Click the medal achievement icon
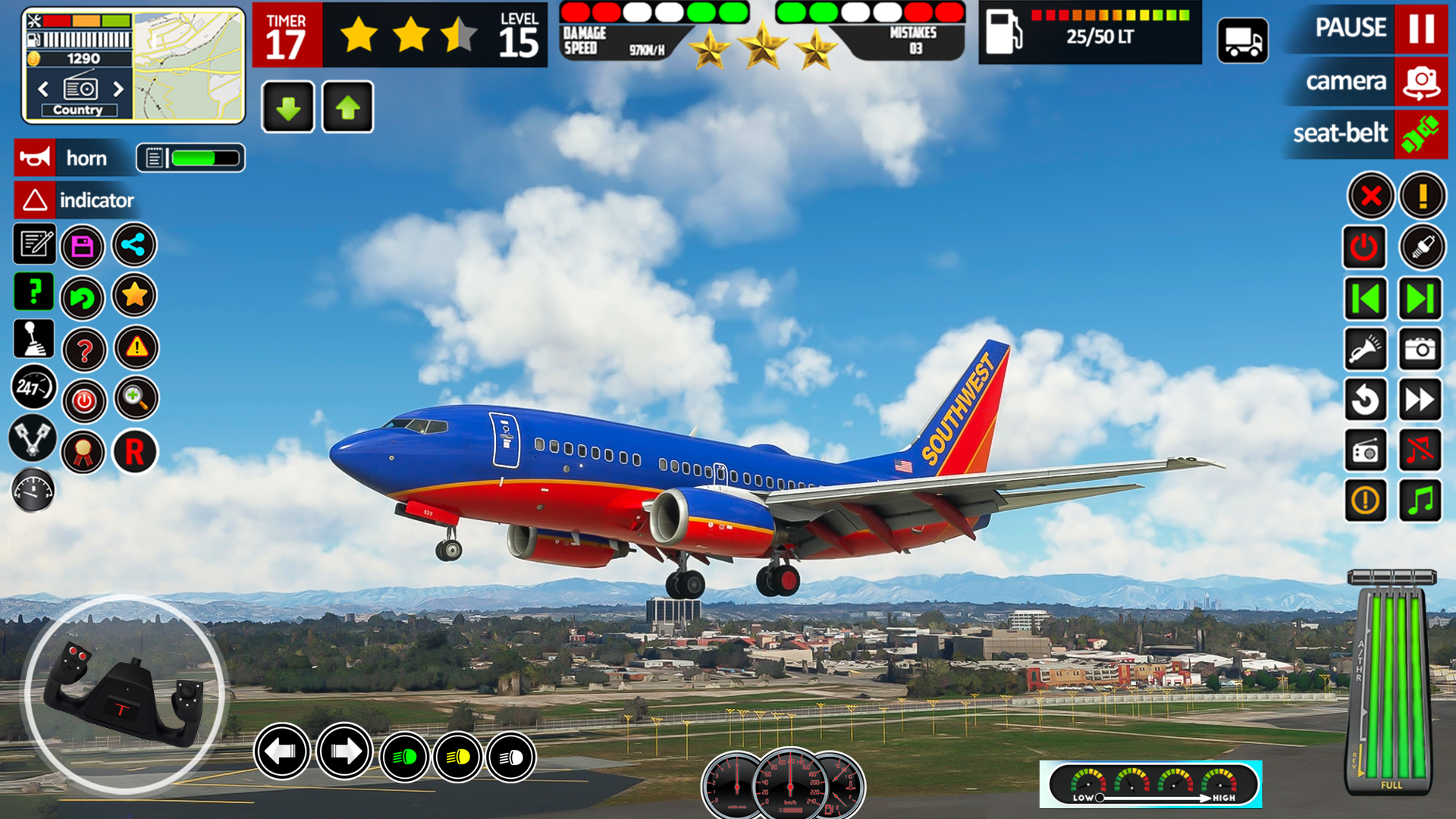1456x819 pixels. pos(83,451)
